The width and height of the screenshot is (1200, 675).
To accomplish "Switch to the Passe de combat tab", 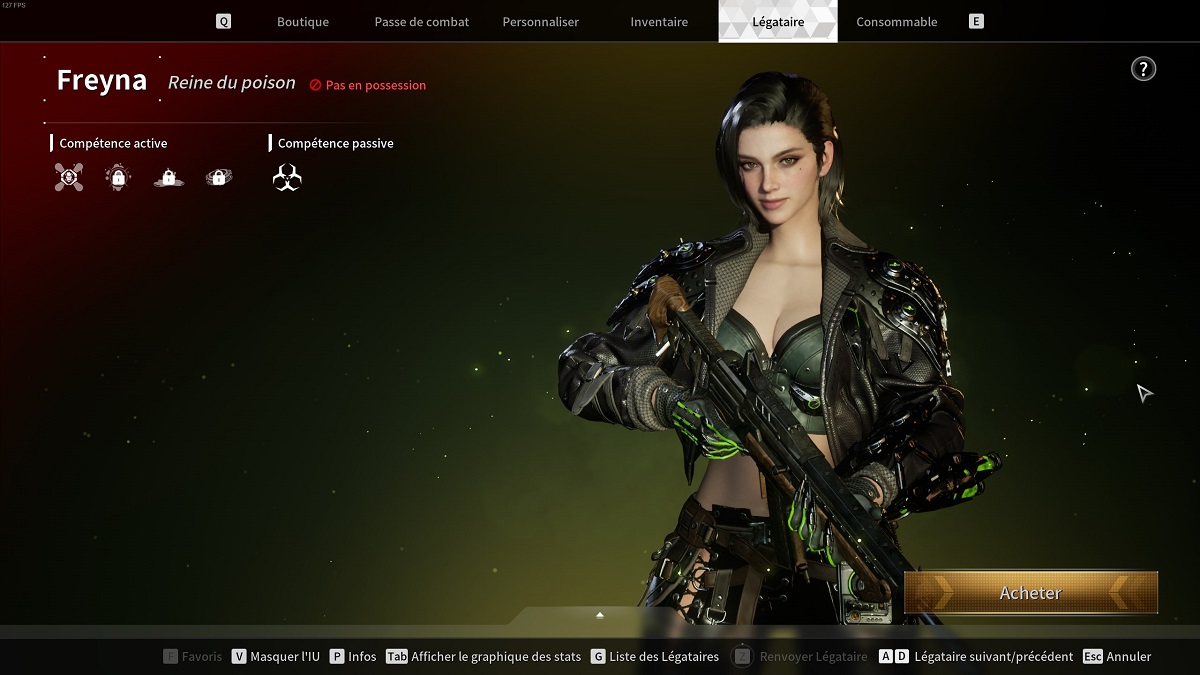I will [x=421, y=22].
